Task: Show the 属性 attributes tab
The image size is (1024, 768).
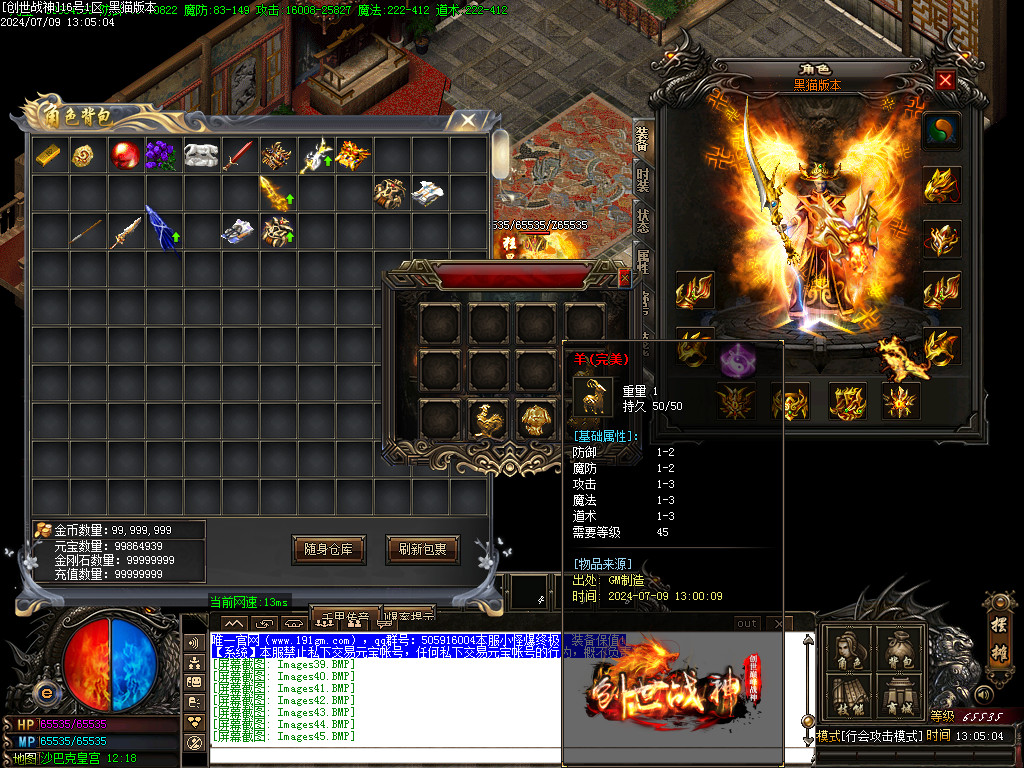Action: click(x=643, y=260)
